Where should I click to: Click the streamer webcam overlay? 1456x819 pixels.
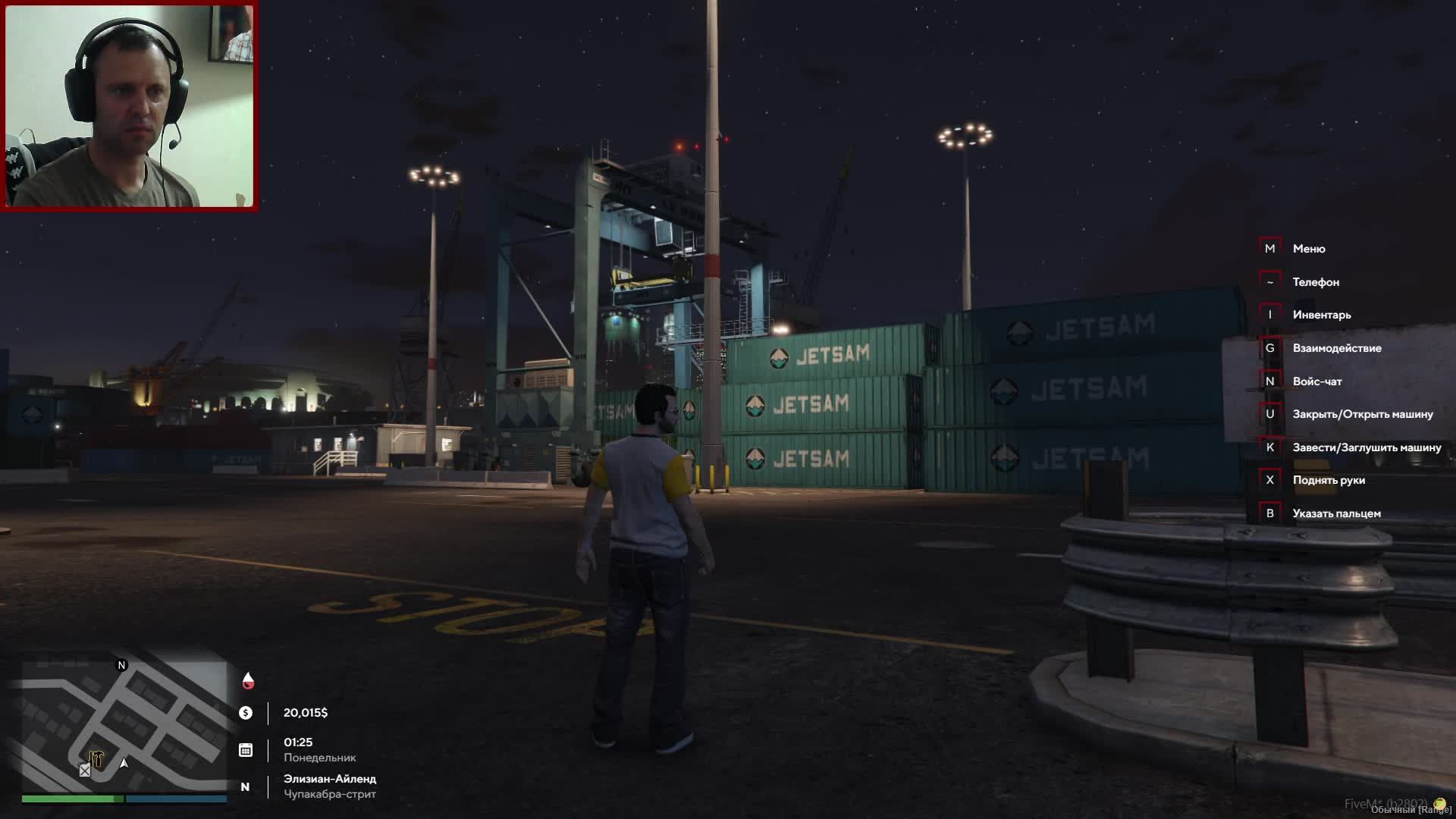[129, 105]
